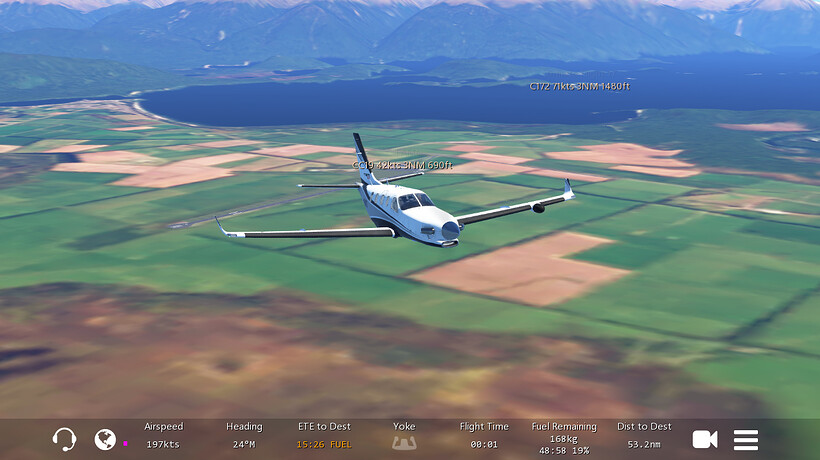Open the ATC headset communications menu
This screenshot has height=460, width=820.
64,439
